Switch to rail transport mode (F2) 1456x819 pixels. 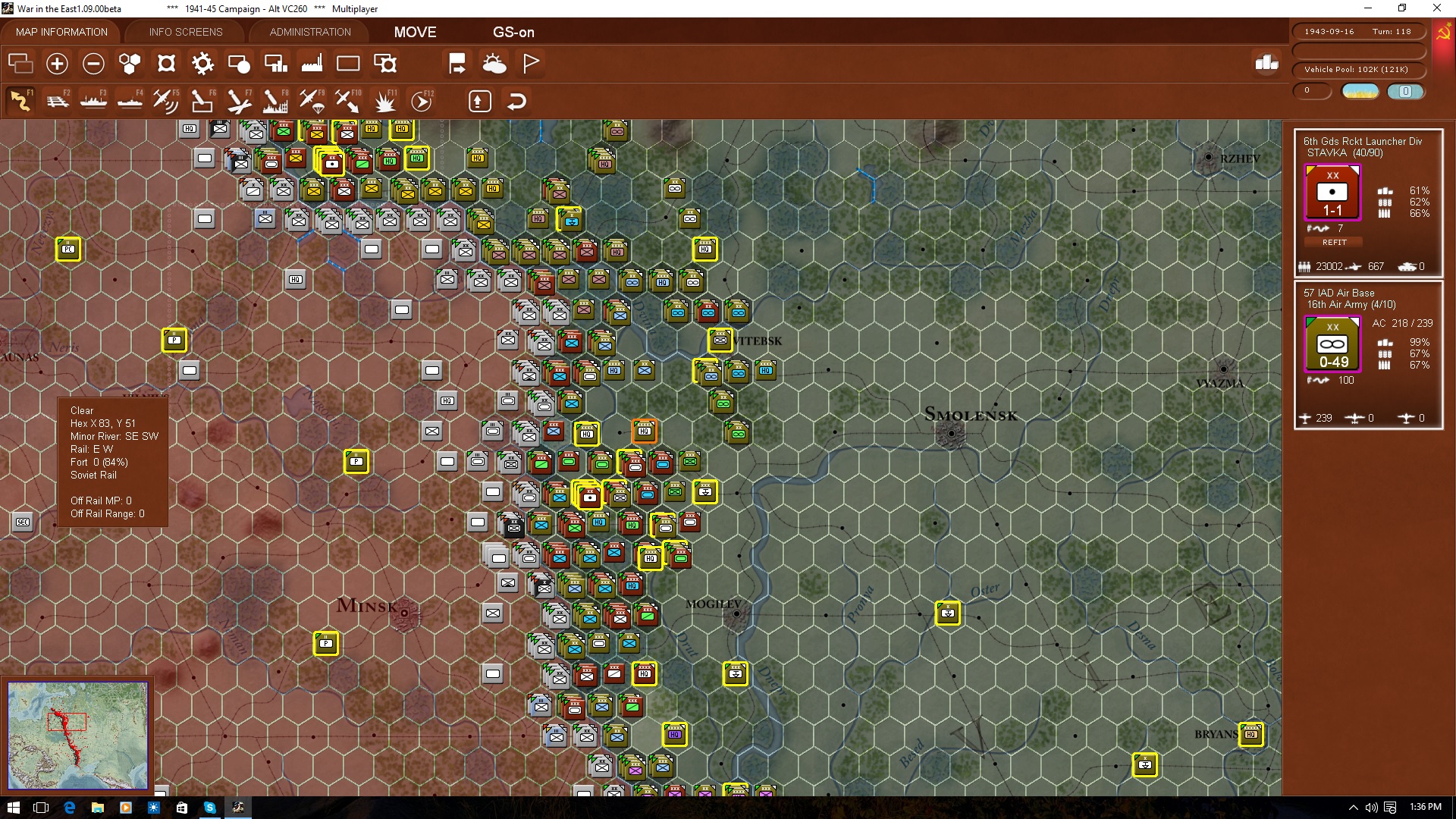58,100
